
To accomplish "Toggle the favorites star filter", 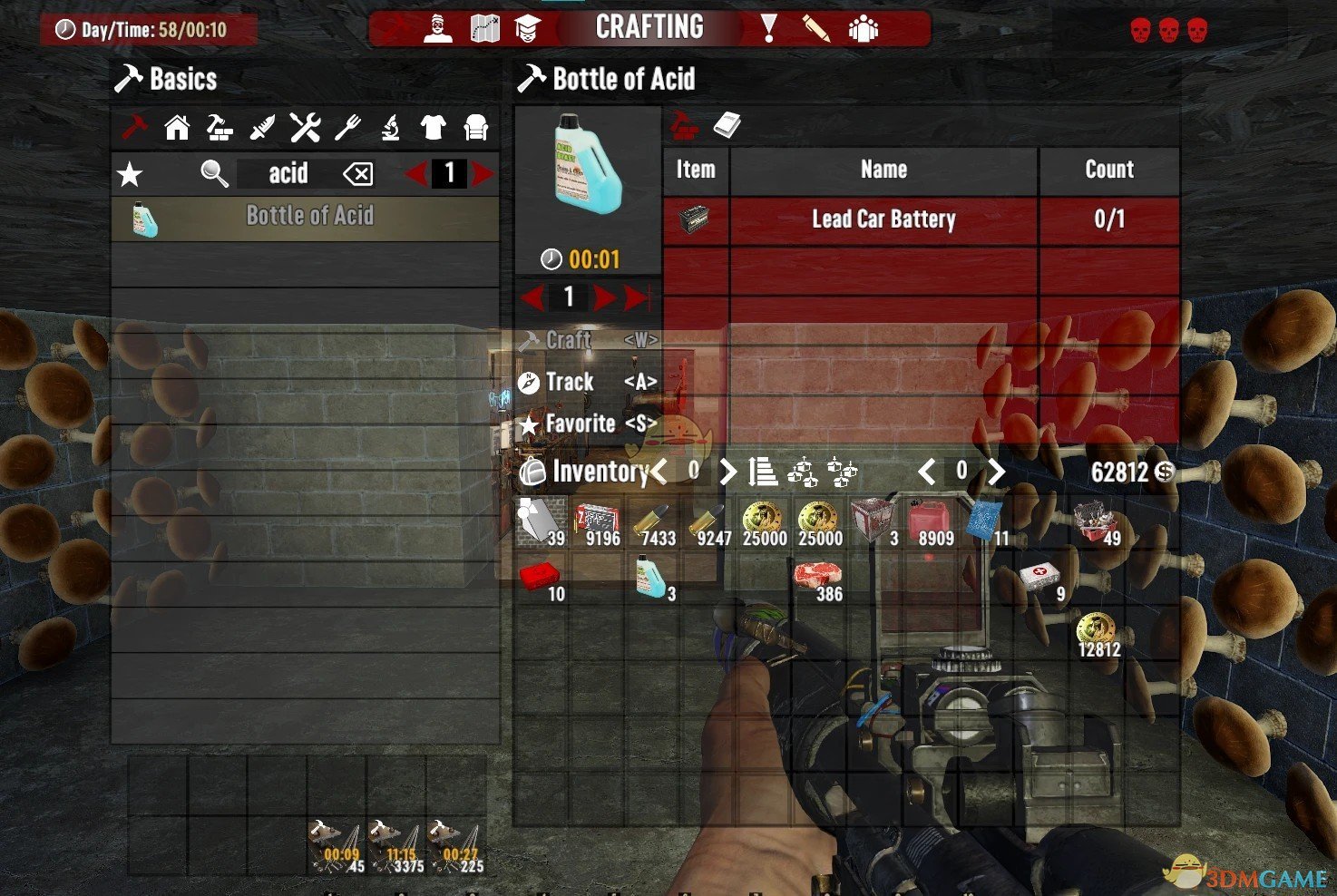I will pyautogui.click(x=130, y=174).
